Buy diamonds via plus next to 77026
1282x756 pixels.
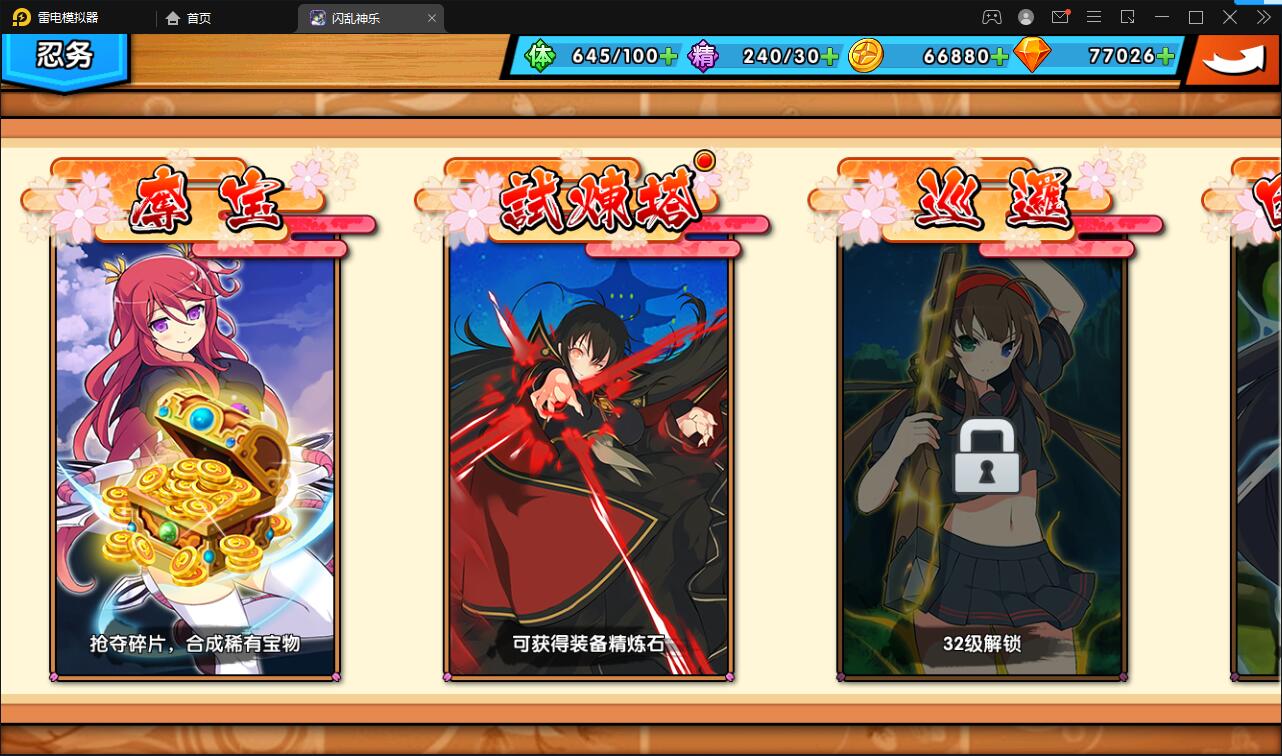tap(1164, 57)
